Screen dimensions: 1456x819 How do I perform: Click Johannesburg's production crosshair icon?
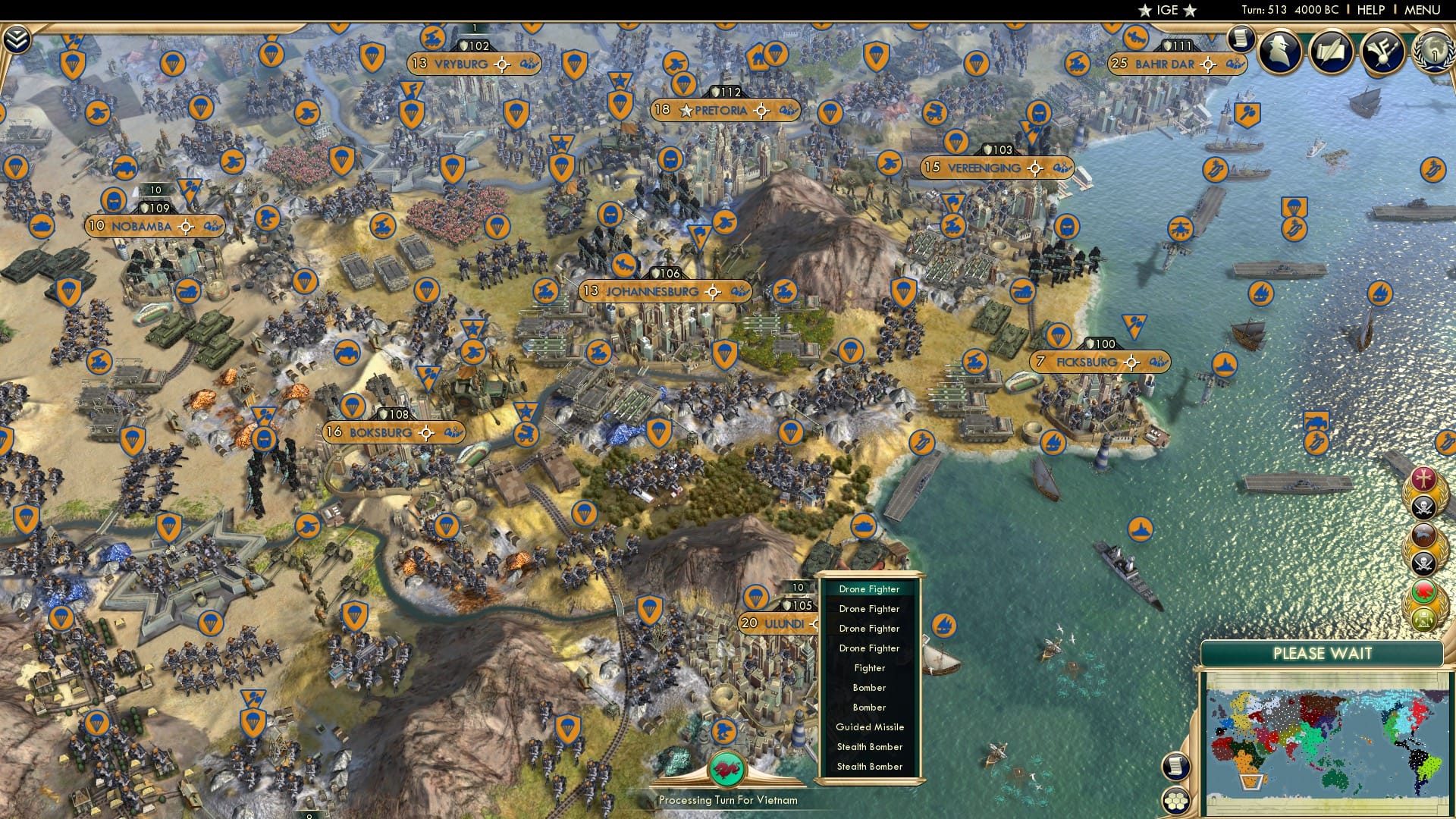coord(711,290)
